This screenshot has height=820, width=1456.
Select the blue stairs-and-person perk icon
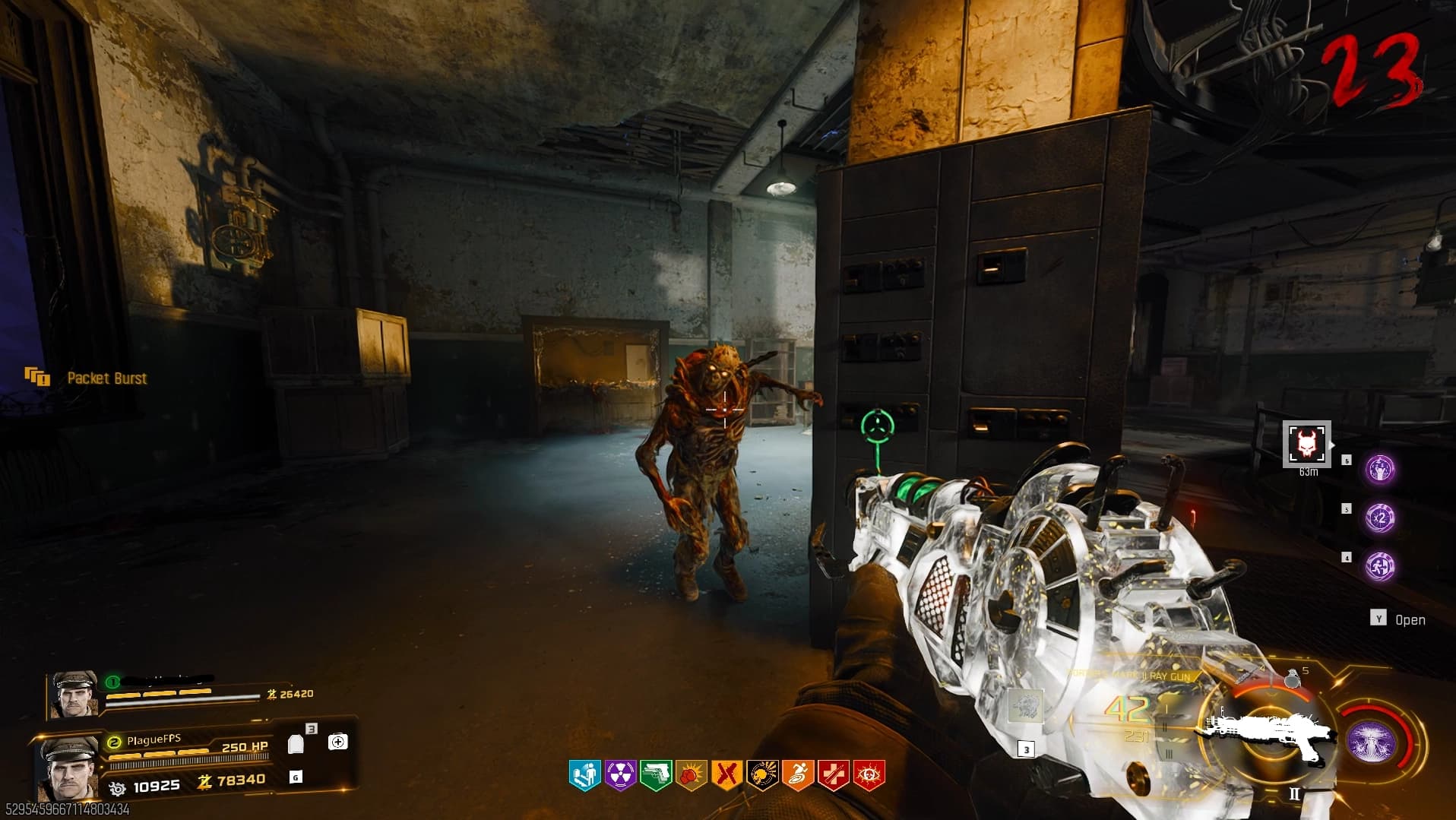(584, 775)
